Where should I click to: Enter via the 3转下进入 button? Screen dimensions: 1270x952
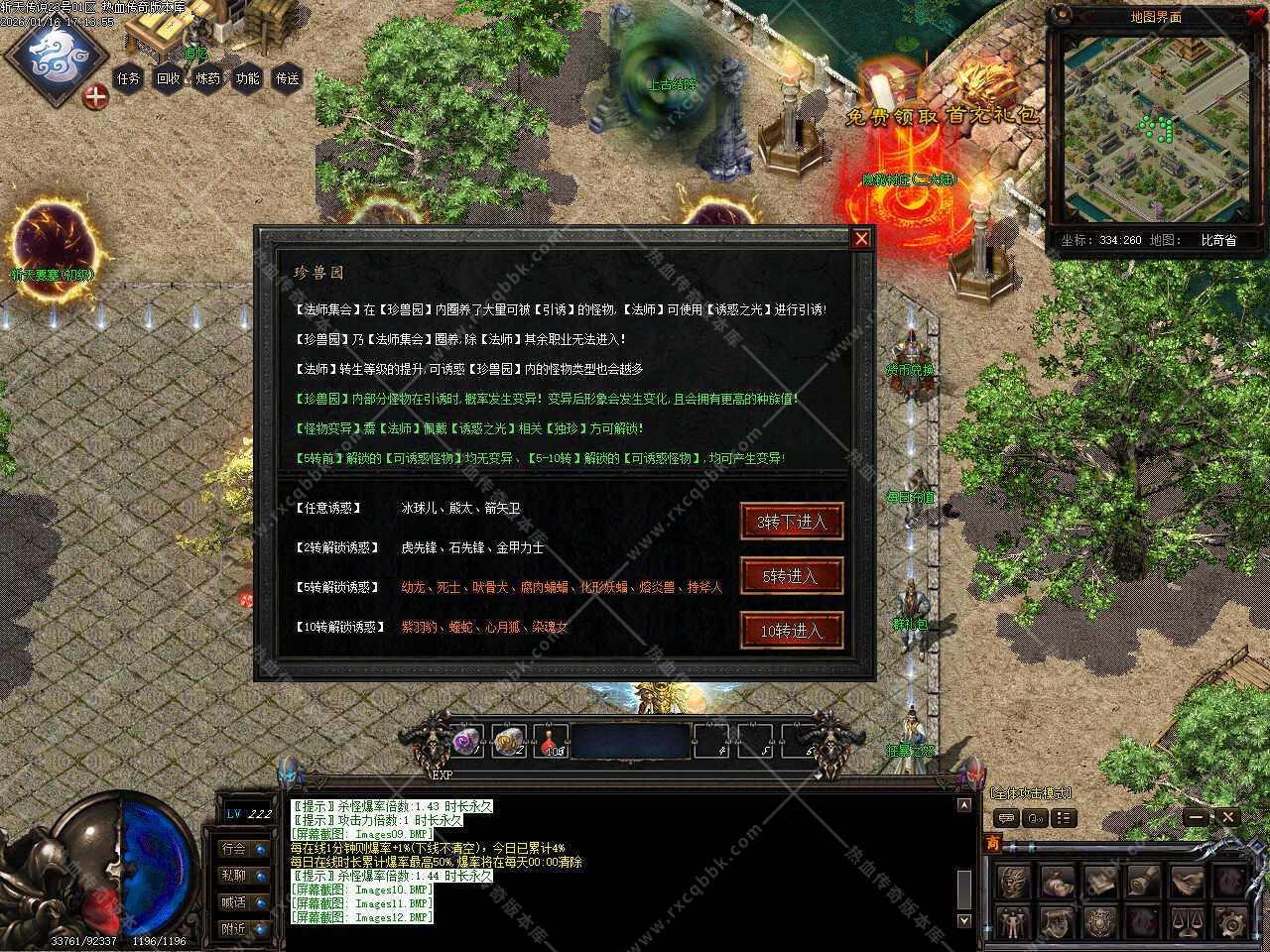click(x=792, y=522)
